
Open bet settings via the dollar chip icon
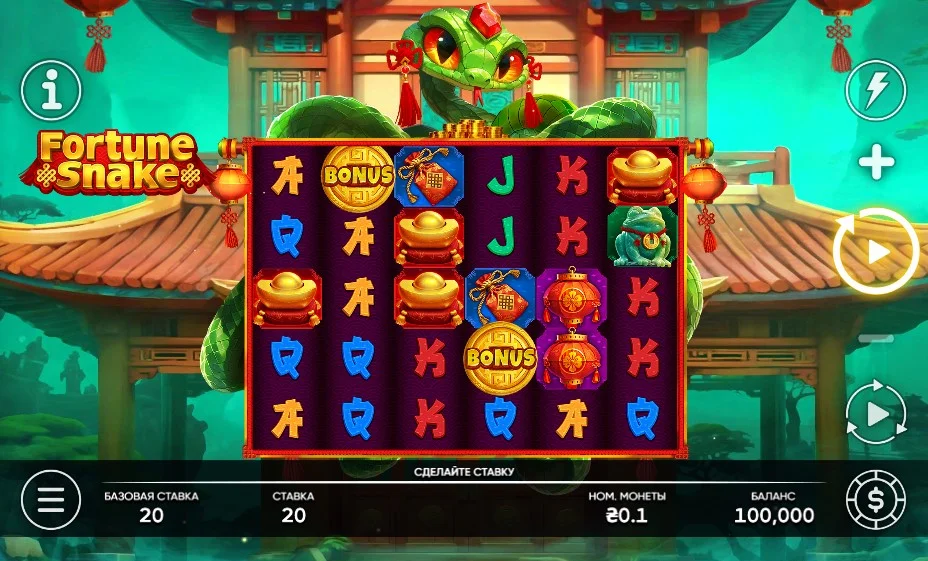875,499
